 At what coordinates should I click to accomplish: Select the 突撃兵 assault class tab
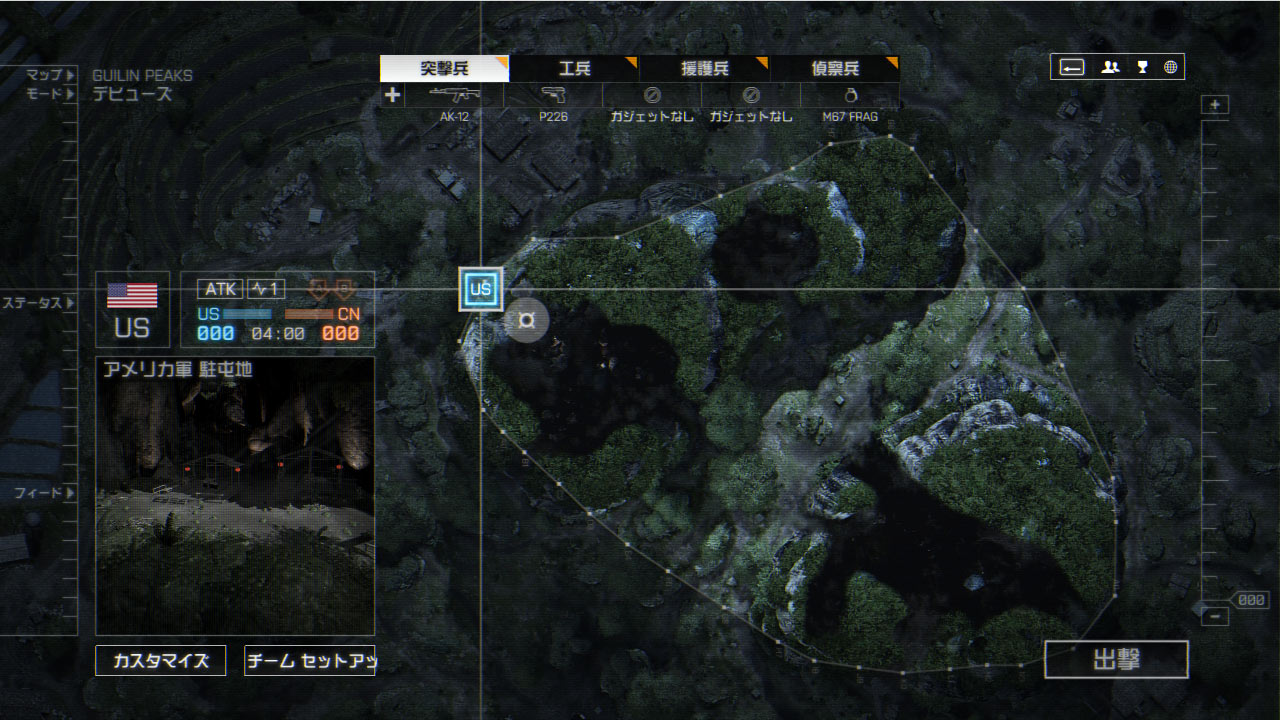(444, 69)
